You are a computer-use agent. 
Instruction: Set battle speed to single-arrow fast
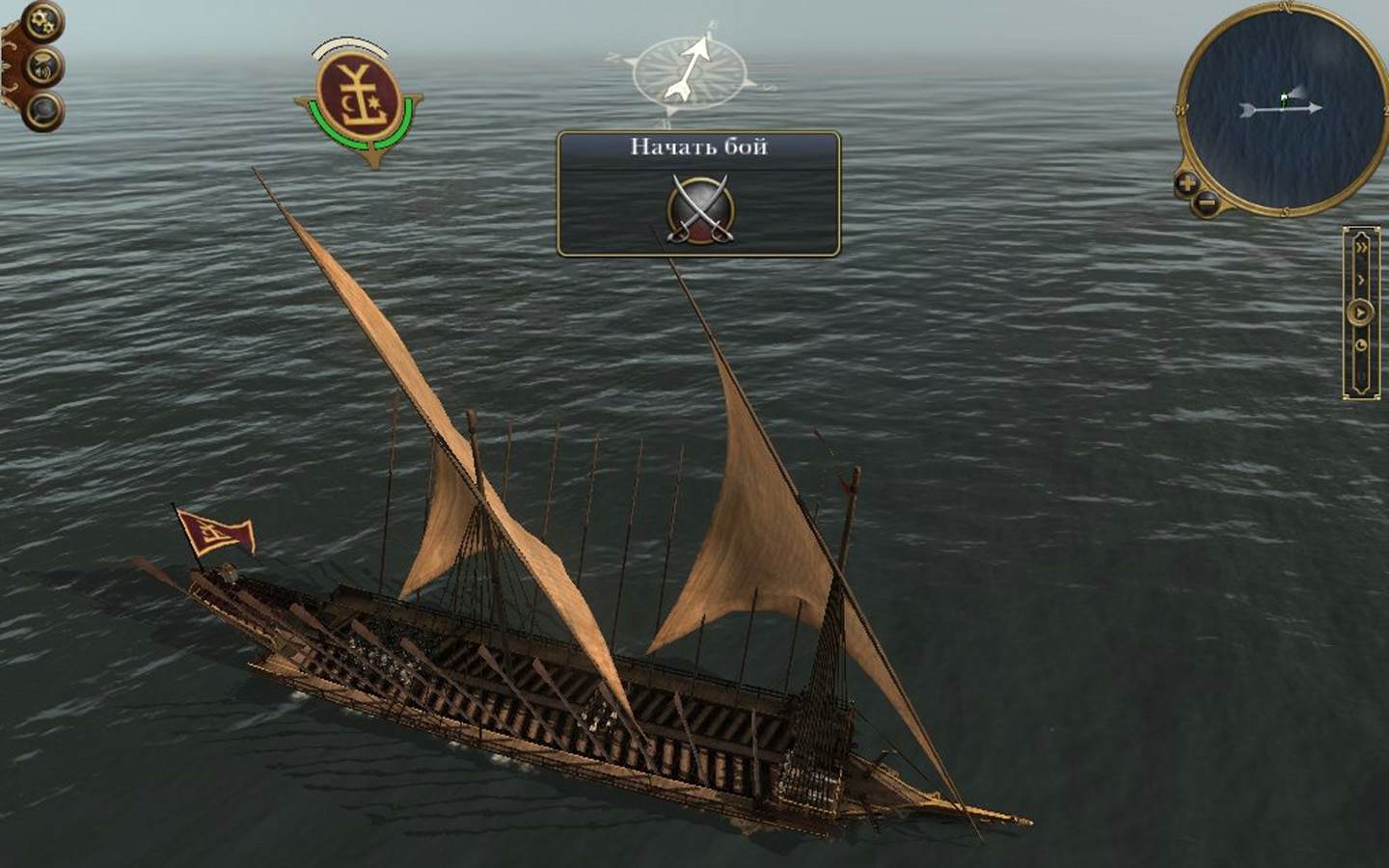click(x=1361, y=280)
